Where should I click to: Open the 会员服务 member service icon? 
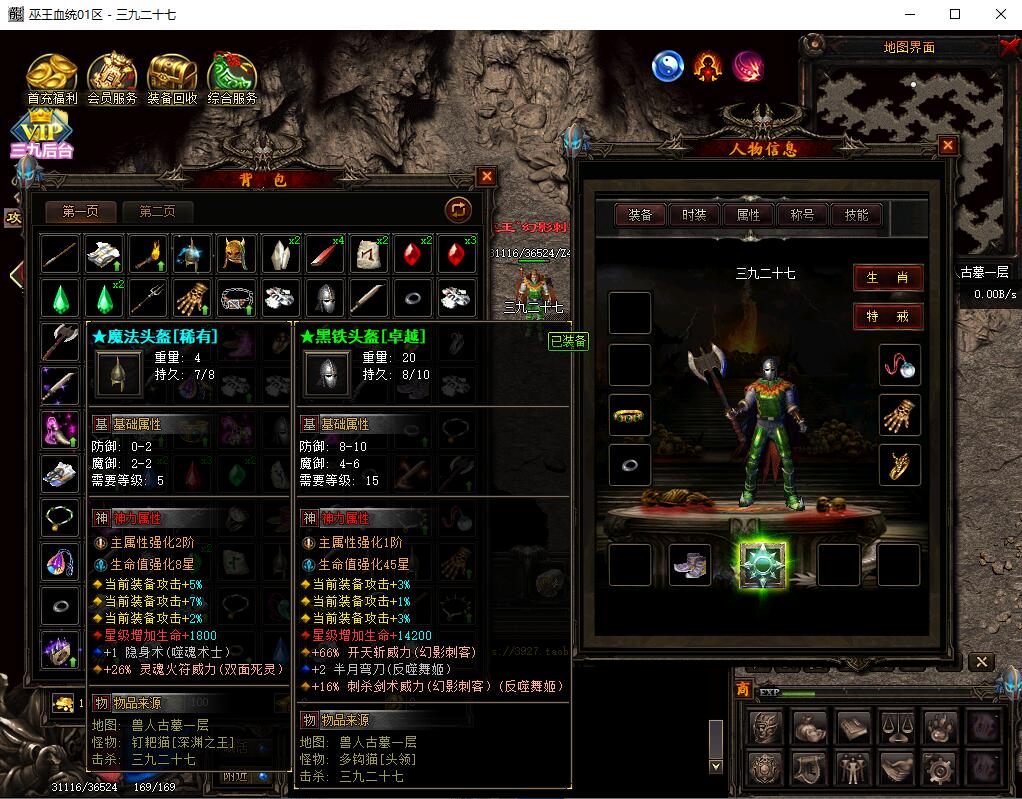112,77
